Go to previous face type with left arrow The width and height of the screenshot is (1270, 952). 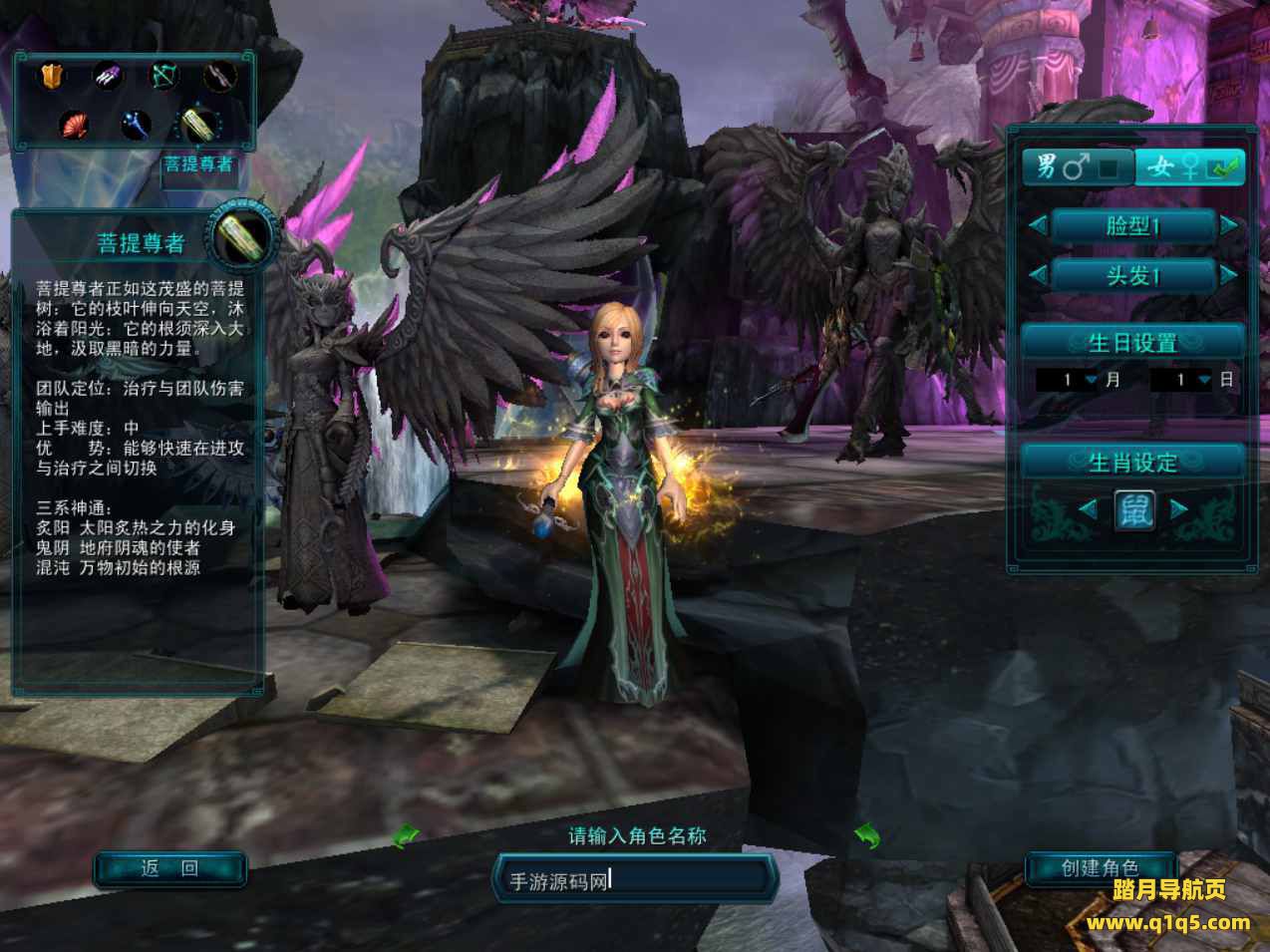point(1038,226)
